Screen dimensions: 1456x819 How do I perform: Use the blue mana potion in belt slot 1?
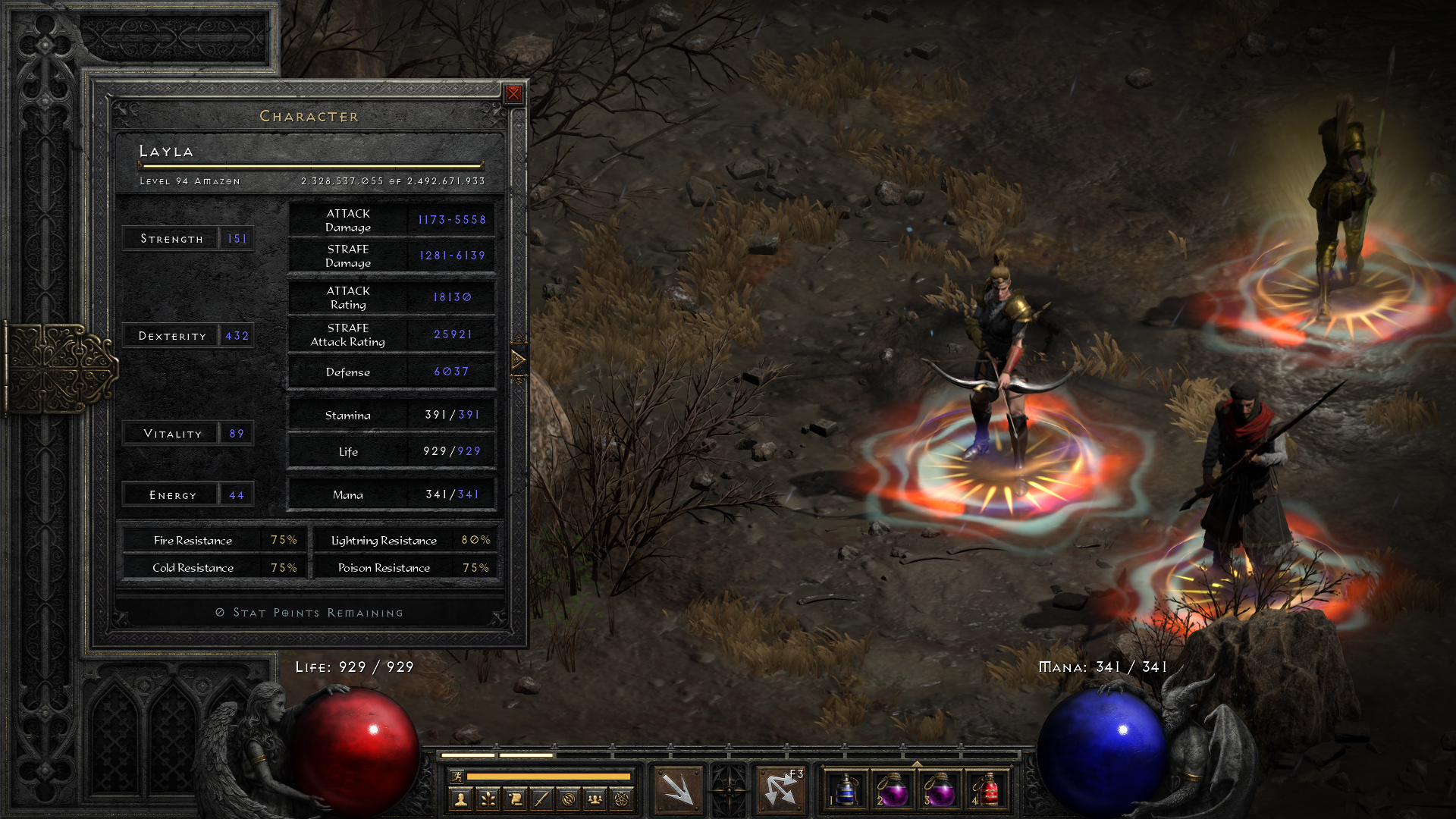[x=846, y=790]
